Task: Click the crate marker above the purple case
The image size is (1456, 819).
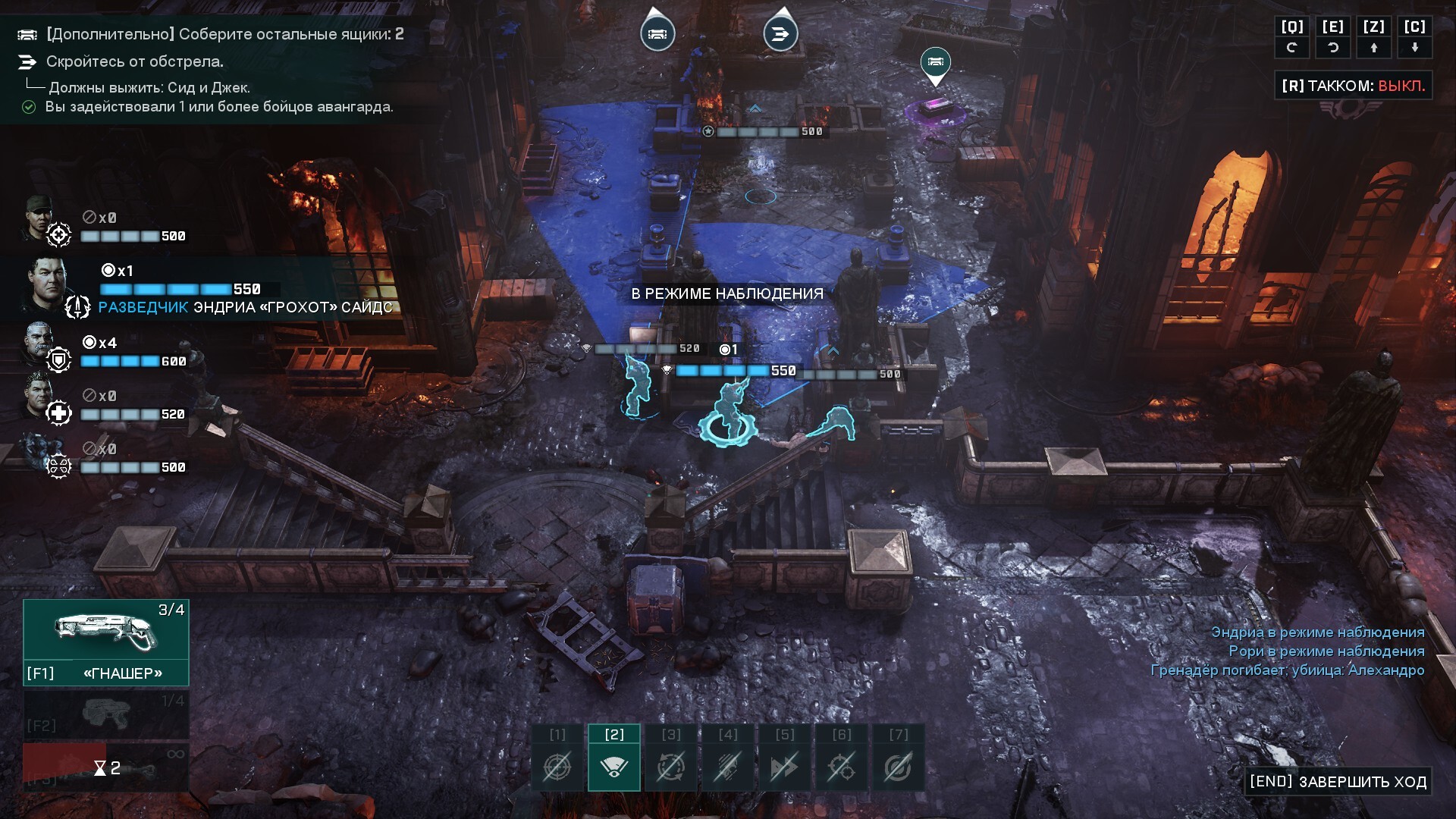Action: click(935, 62)
